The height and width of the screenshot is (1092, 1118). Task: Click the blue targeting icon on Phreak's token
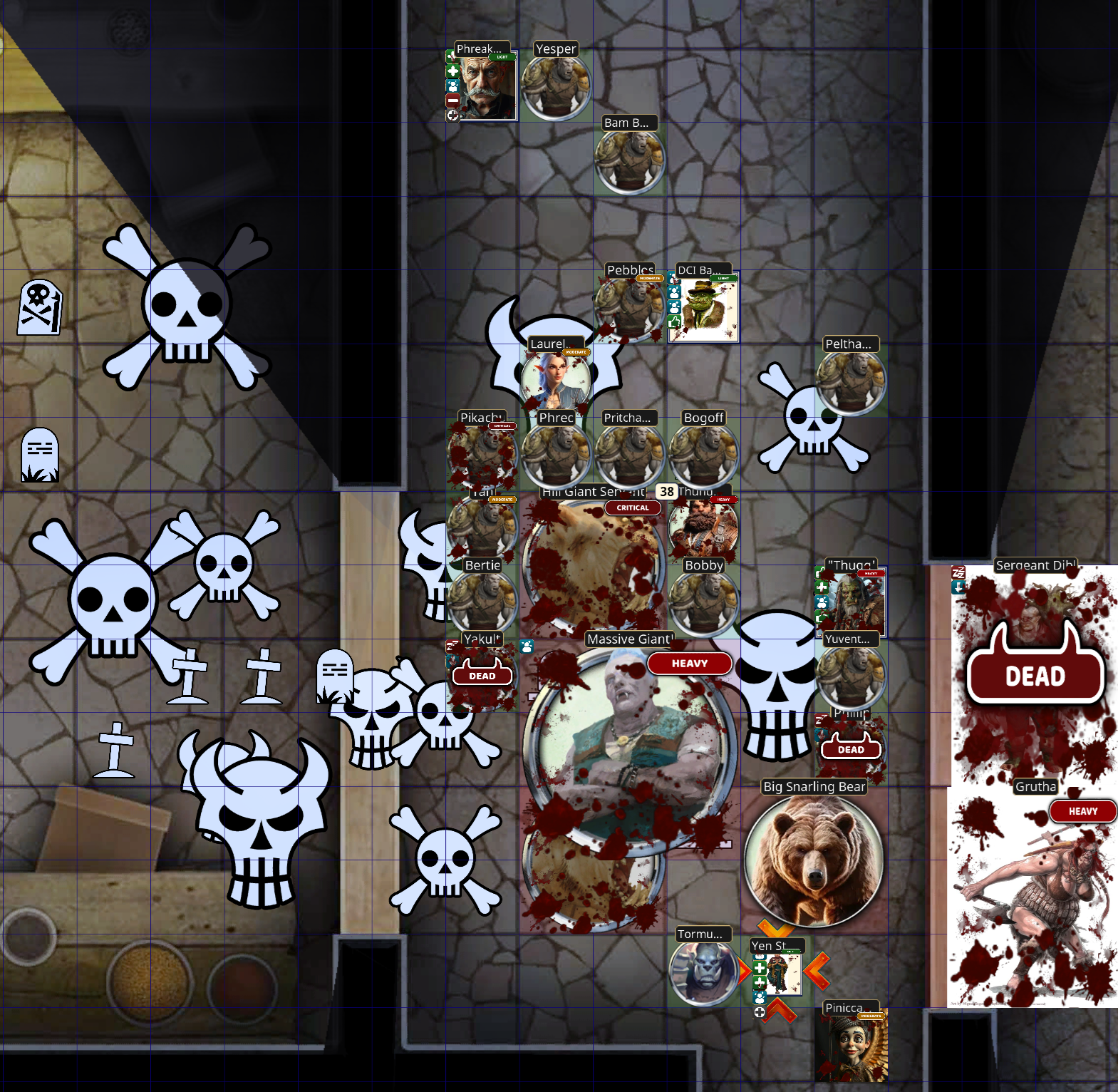click(x=452, y=86)
